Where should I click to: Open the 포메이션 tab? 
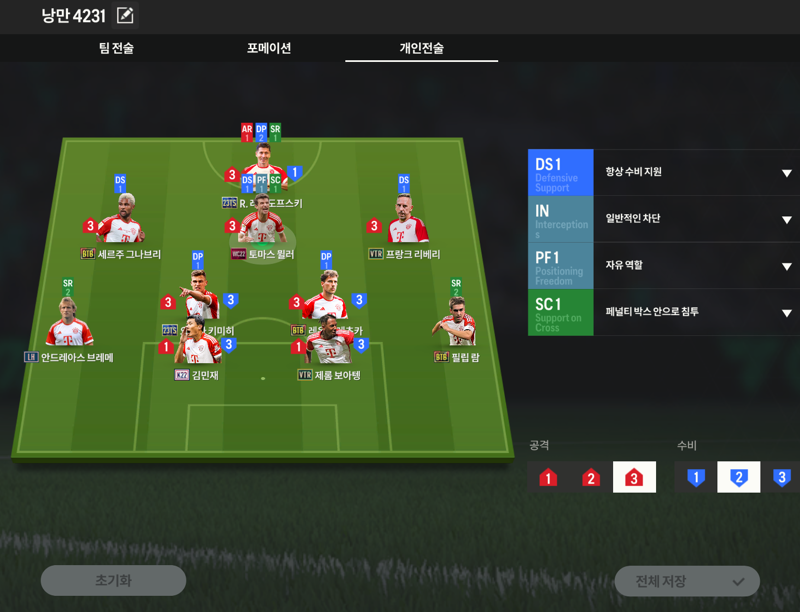point(269,48)
